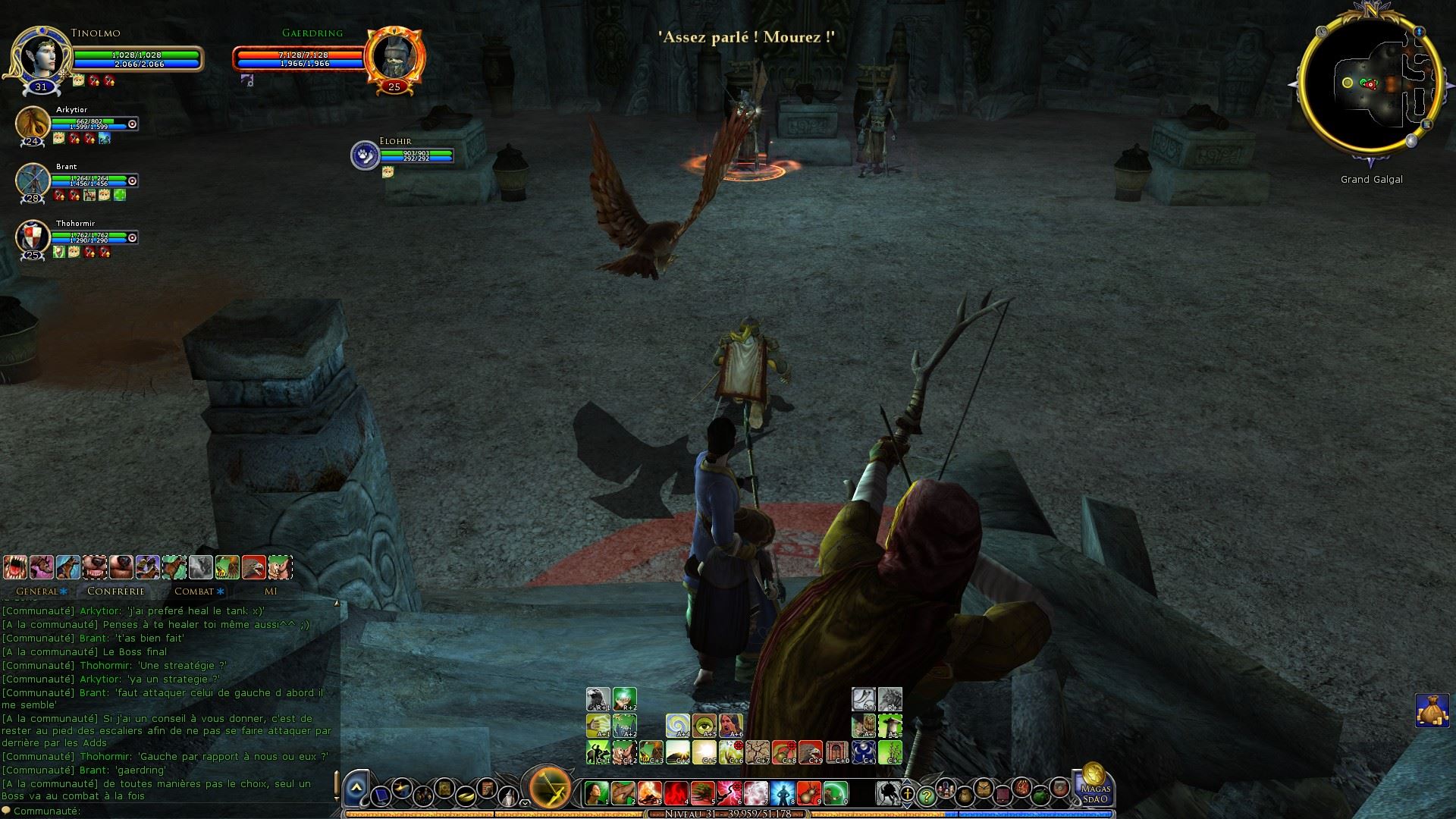Use the pet roaring bear maw command
Screen dimensions: 1456x819
point(15,566)
